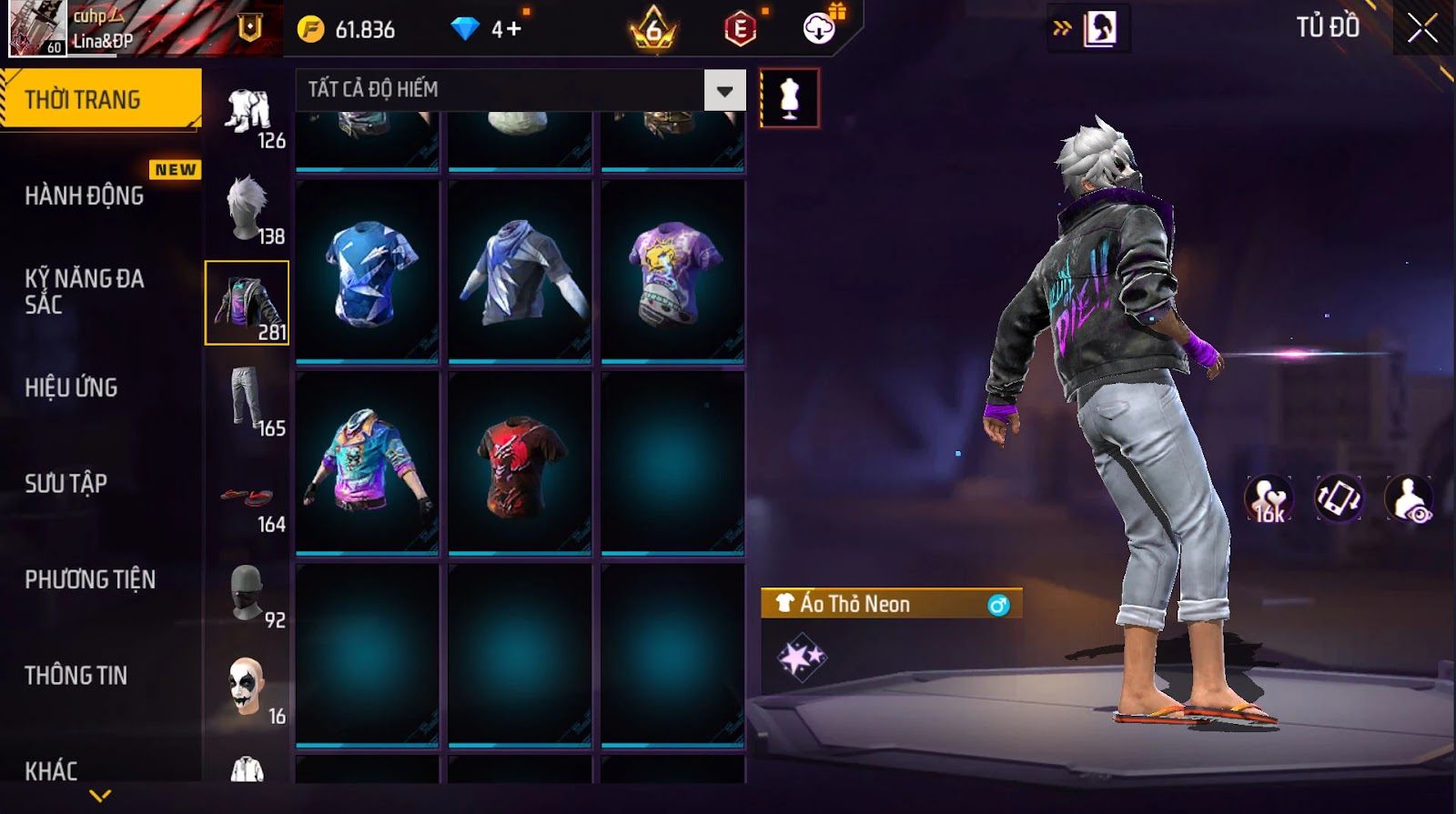Image resolution: width=1456 pixels, height=814 pixels.
Task: Equip the colorful neon jacket item
Action: pyautogui.click(x=368, y=464)
